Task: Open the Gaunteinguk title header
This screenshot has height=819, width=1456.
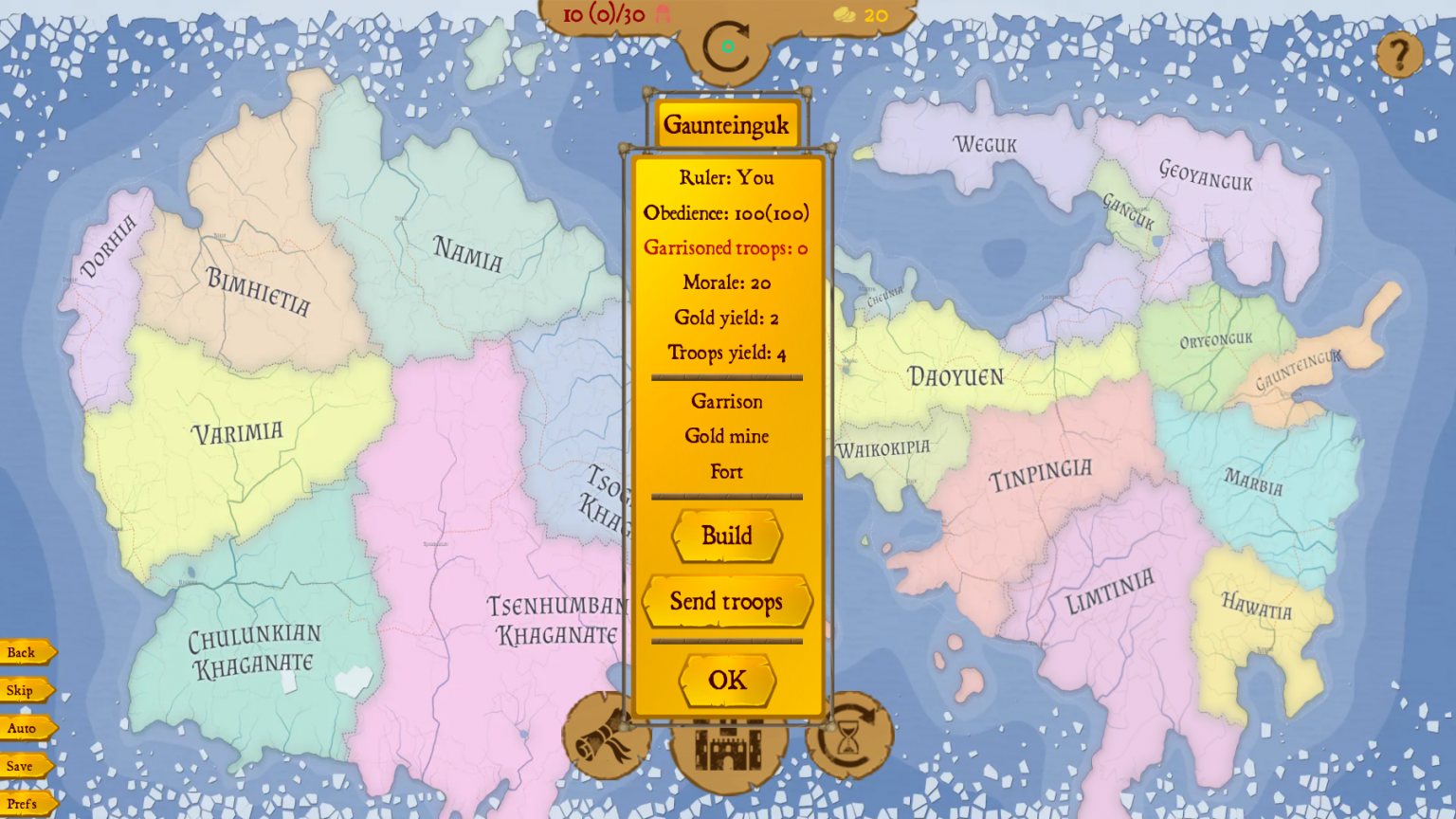Action: tap(726, 124)
